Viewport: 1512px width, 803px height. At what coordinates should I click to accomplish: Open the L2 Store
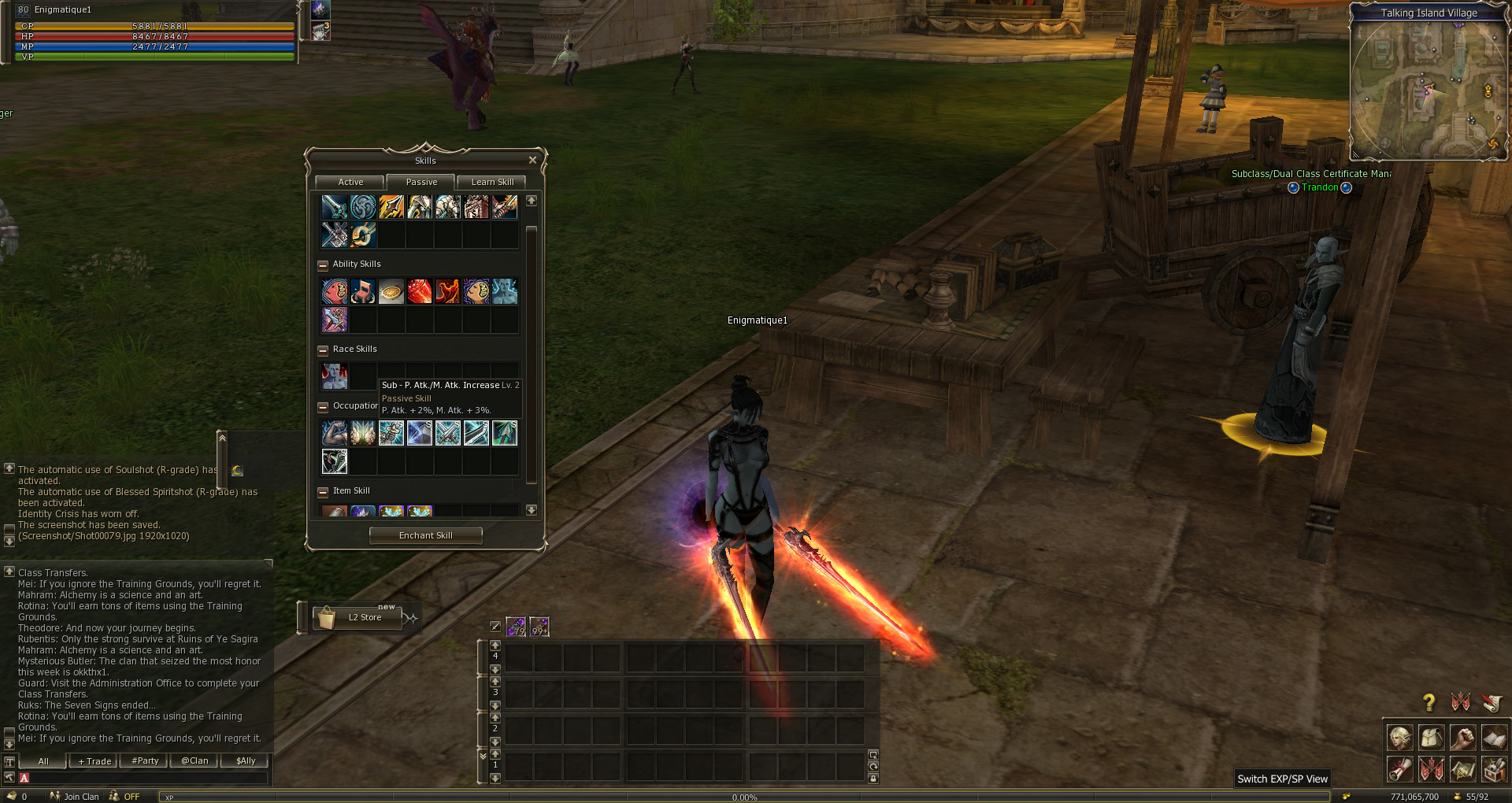358,617
